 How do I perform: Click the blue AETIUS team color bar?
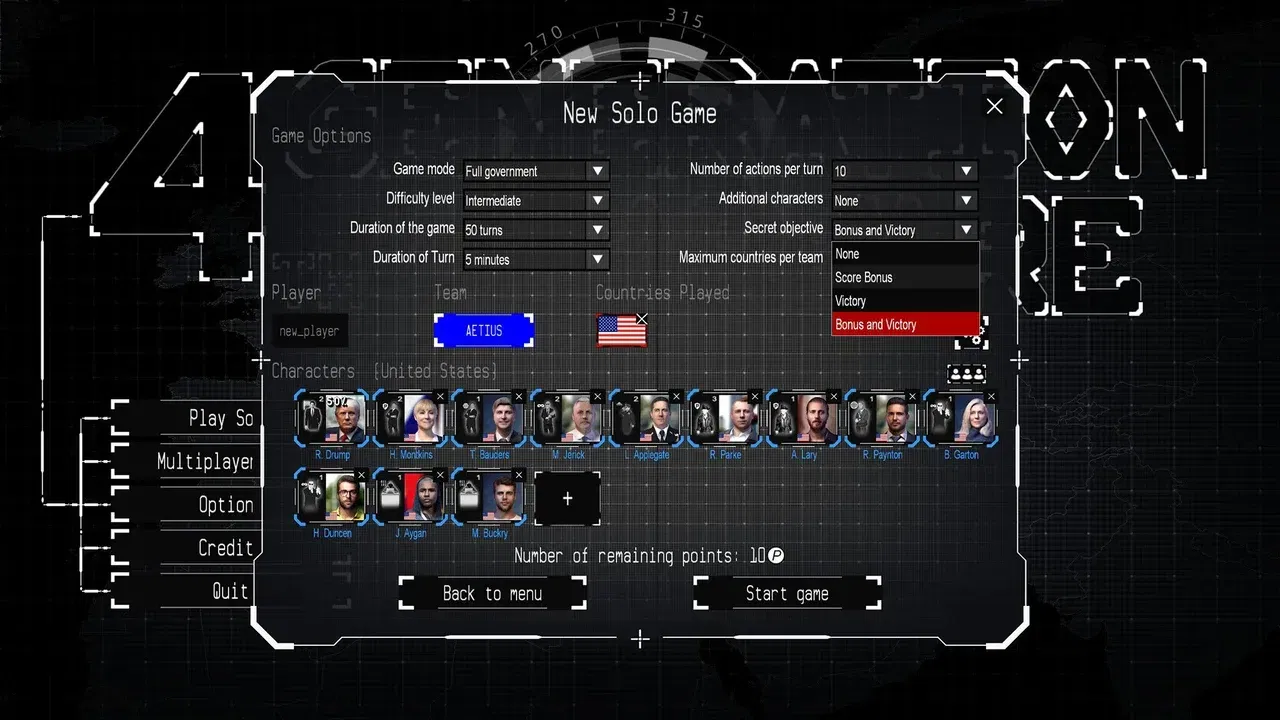[483, 330]
